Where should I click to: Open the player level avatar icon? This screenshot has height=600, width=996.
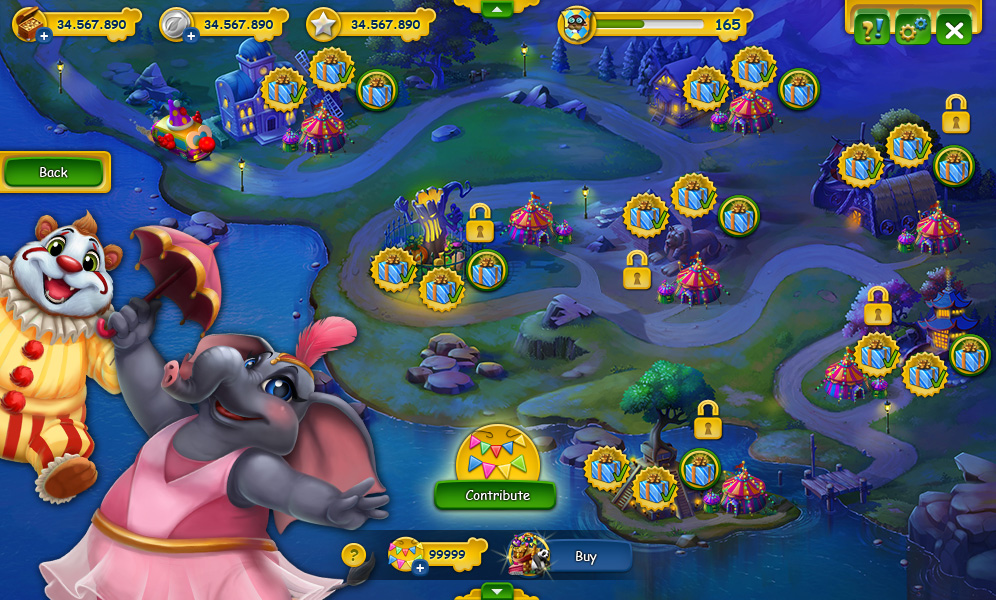(x=577, y=25)
